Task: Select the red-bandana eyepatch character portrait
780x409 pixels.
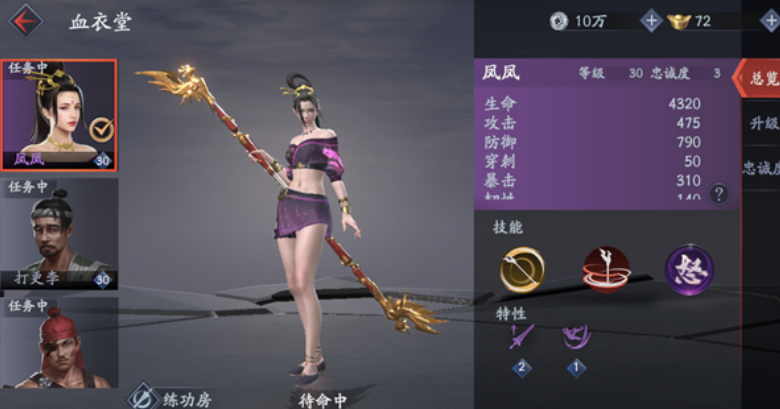Action: tap(59, 343)
